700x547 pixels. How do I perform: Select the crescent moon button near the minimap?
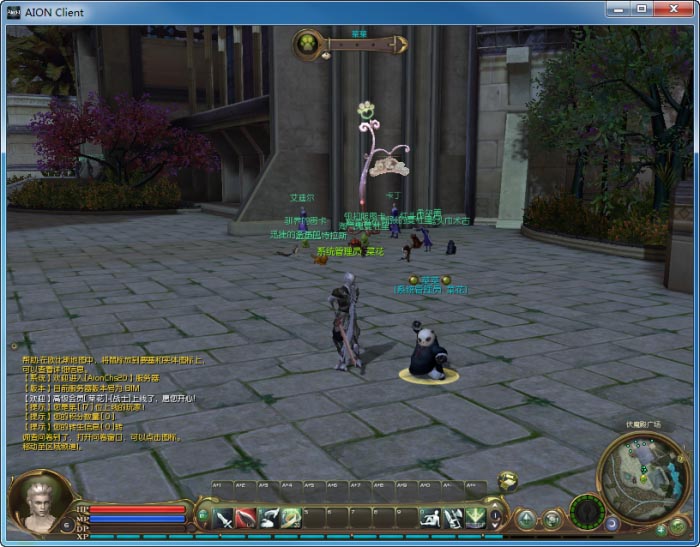tap(613, 522)
